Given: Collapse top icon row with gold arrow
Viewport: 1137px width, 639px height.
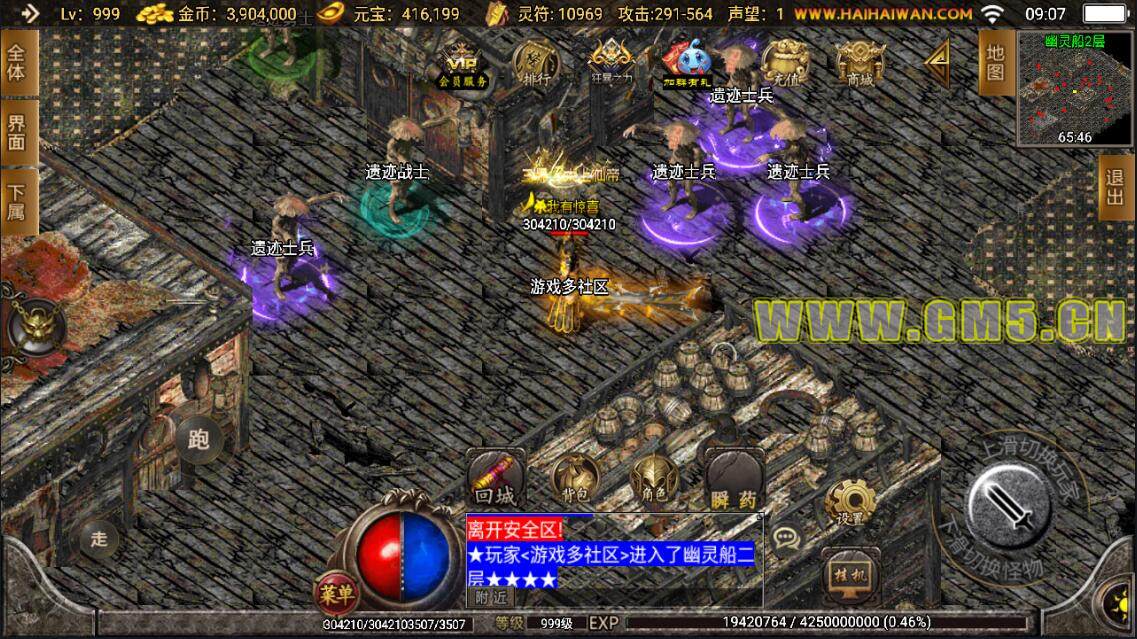Looking at the screenshot, I should [x=939, y=60].
